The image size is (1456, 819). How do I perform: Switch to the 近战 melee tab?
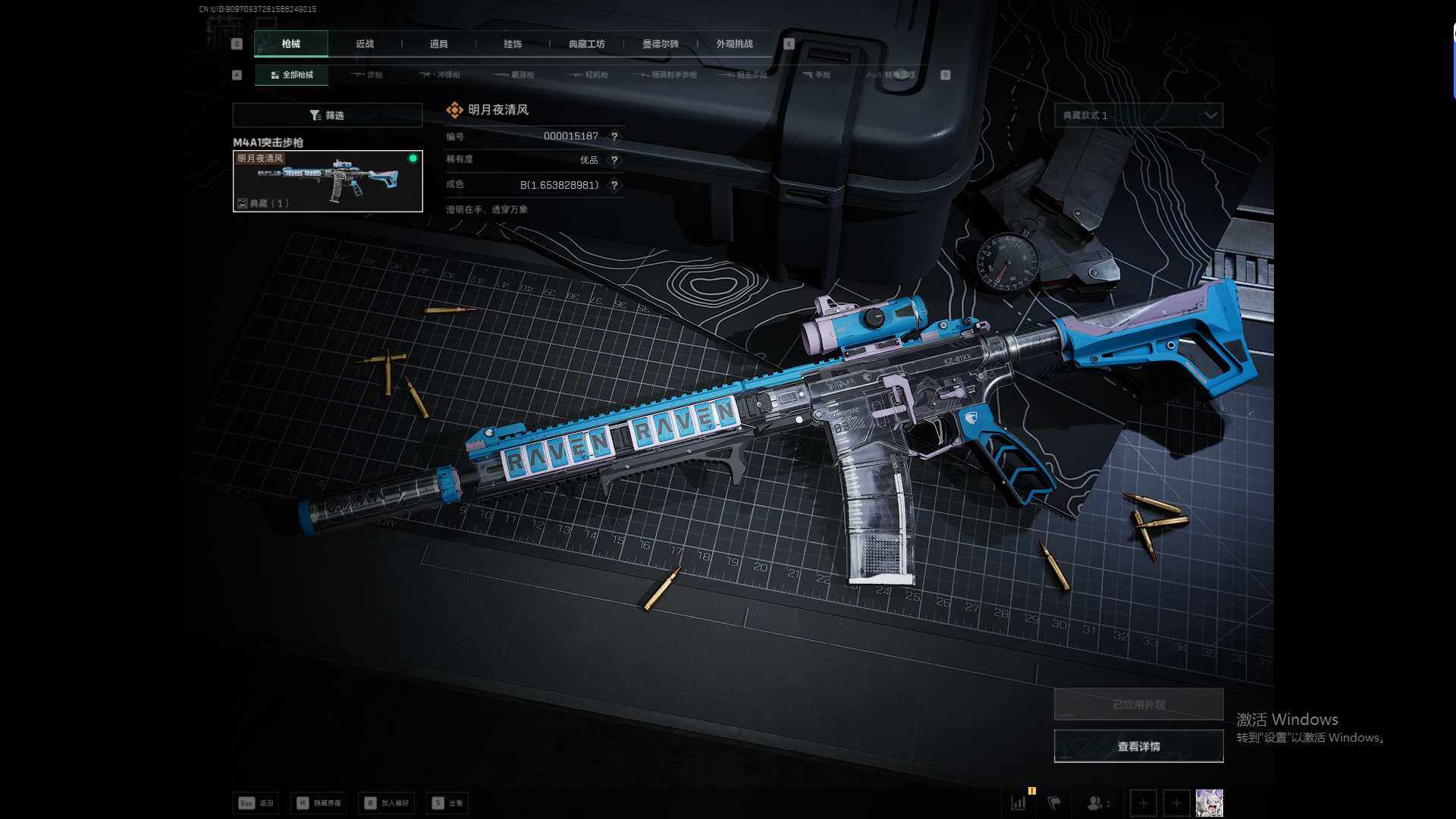(x=365, y=44)
